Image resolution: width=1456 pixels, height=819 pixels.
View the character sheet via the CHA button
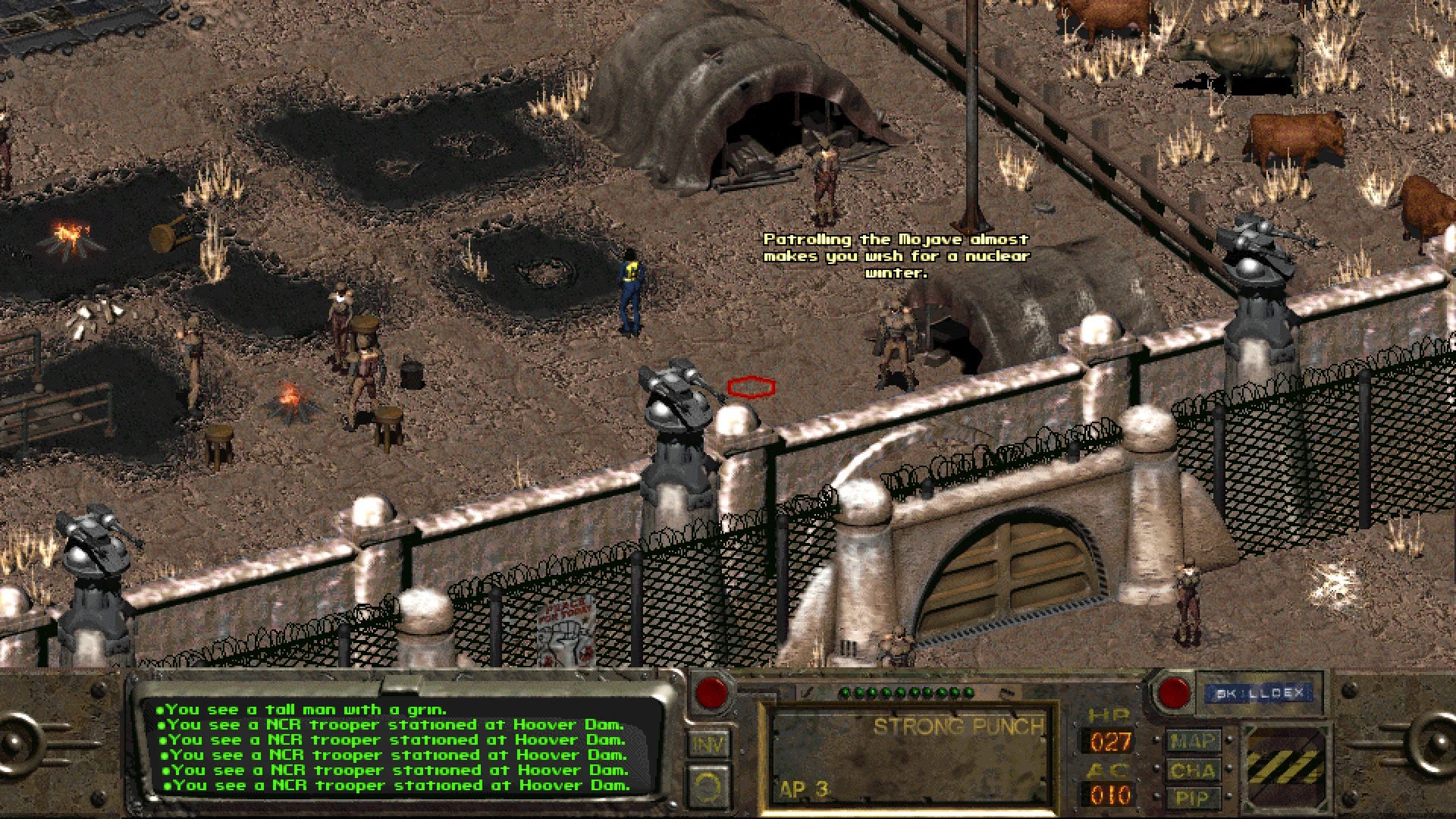[1194, 770]
